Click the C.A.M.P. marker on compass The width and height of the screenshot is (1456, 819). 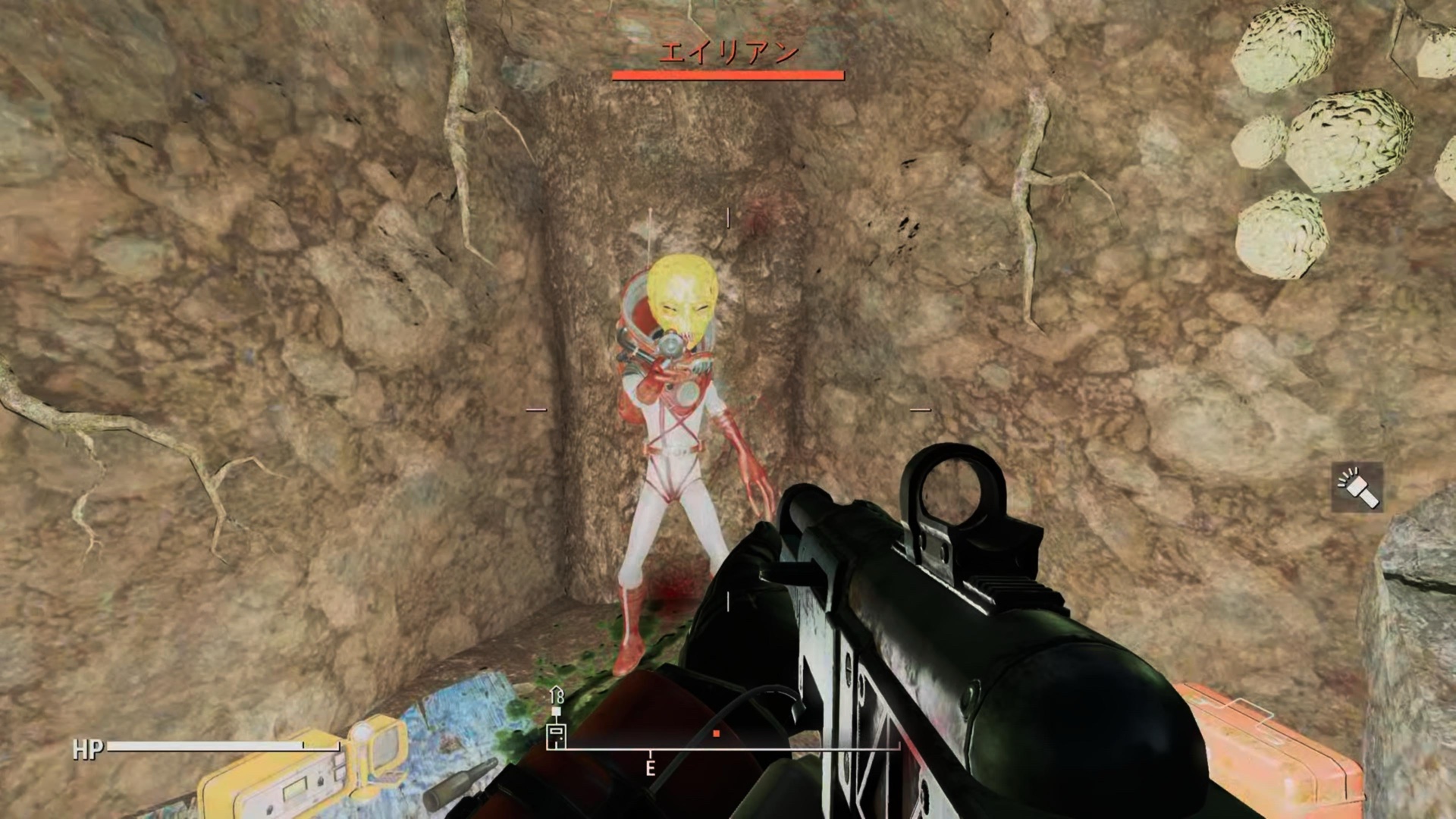point(556,733)
